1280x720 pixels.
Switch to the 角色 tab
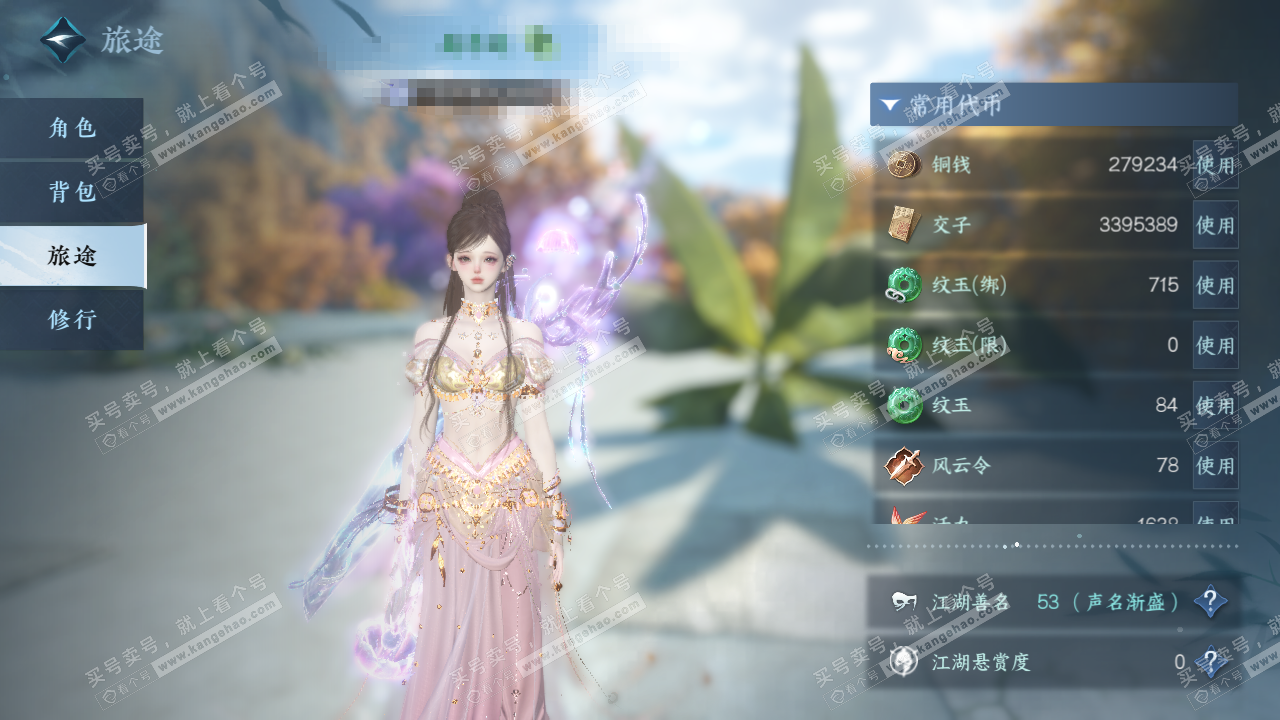72,128
